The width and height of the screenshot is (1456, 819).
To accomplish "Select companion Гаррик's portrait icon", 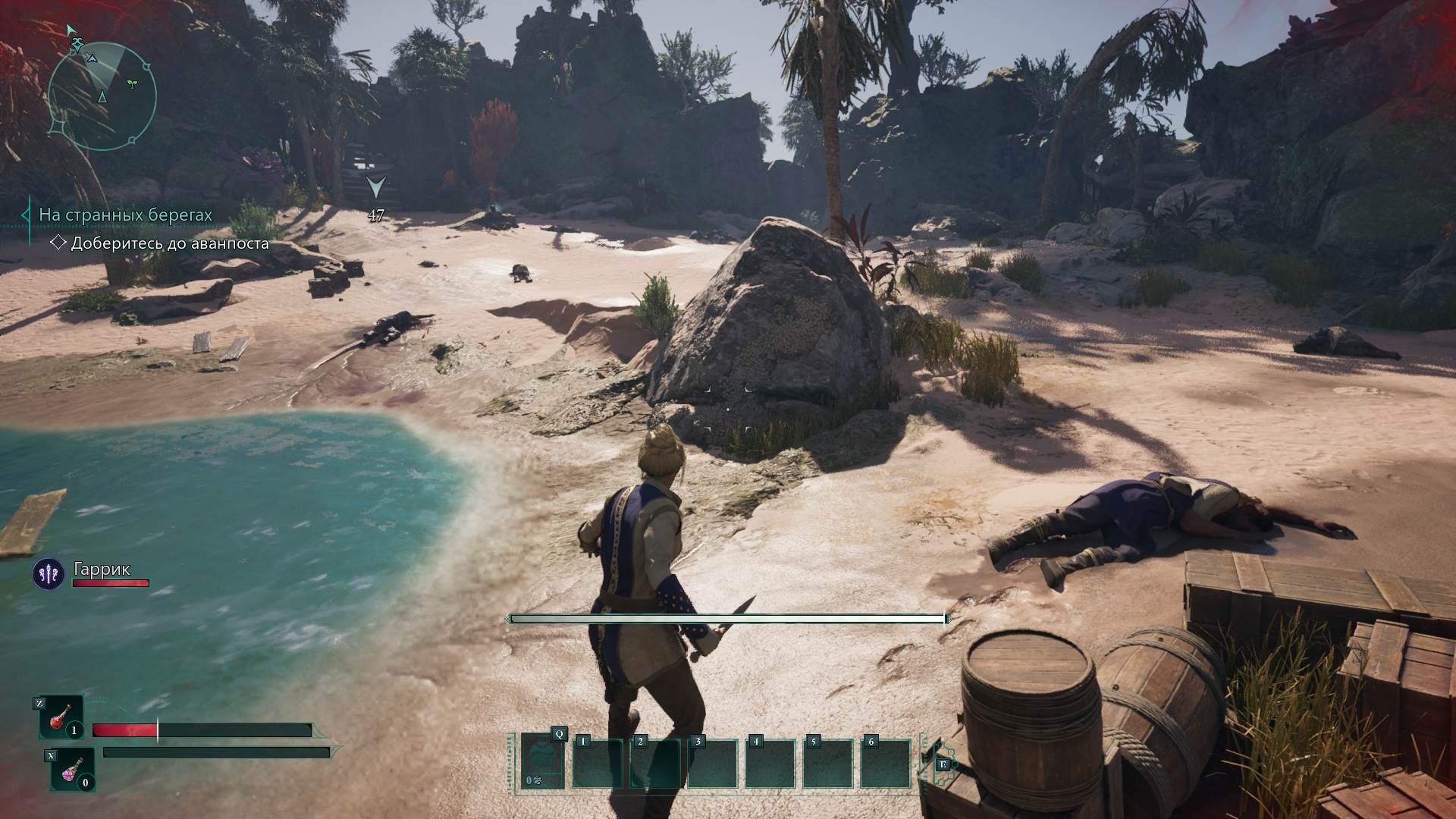I will pyautogui.click(x=48, y=574).
